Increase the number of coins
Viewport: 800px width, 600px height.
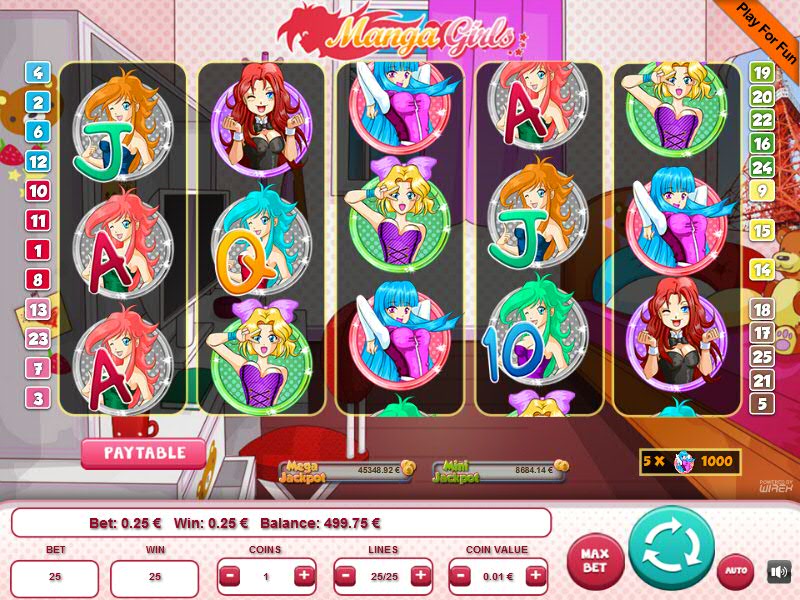point(303,576)
